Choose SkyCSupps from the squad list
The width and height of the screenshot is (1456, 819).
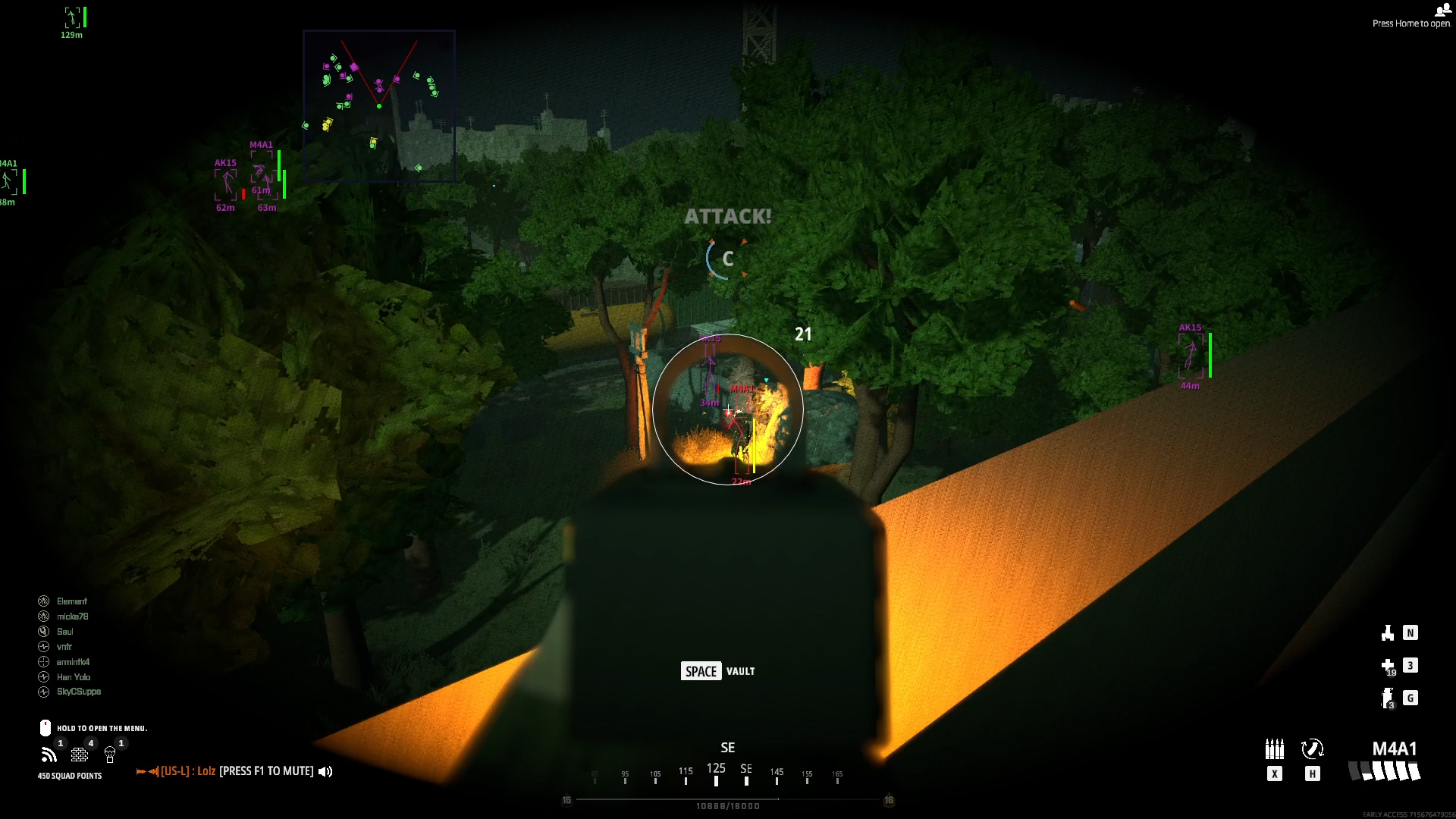click(78, 692)
